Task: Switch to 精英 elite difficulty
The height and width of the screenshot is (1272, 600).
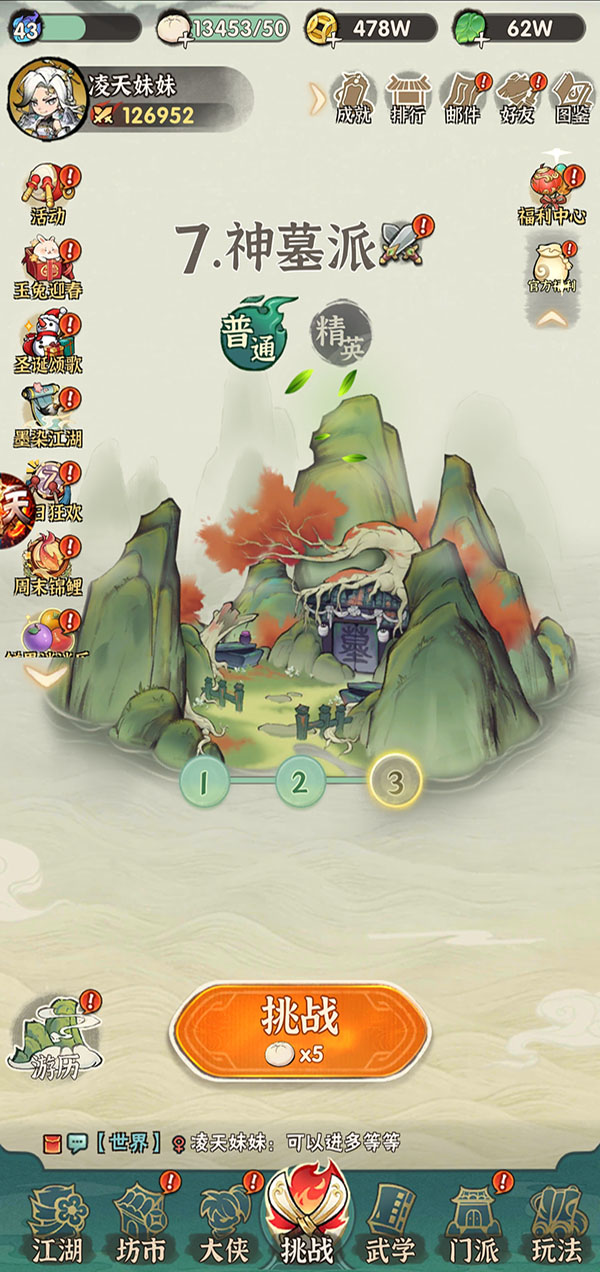Action: tap(340, 333)
